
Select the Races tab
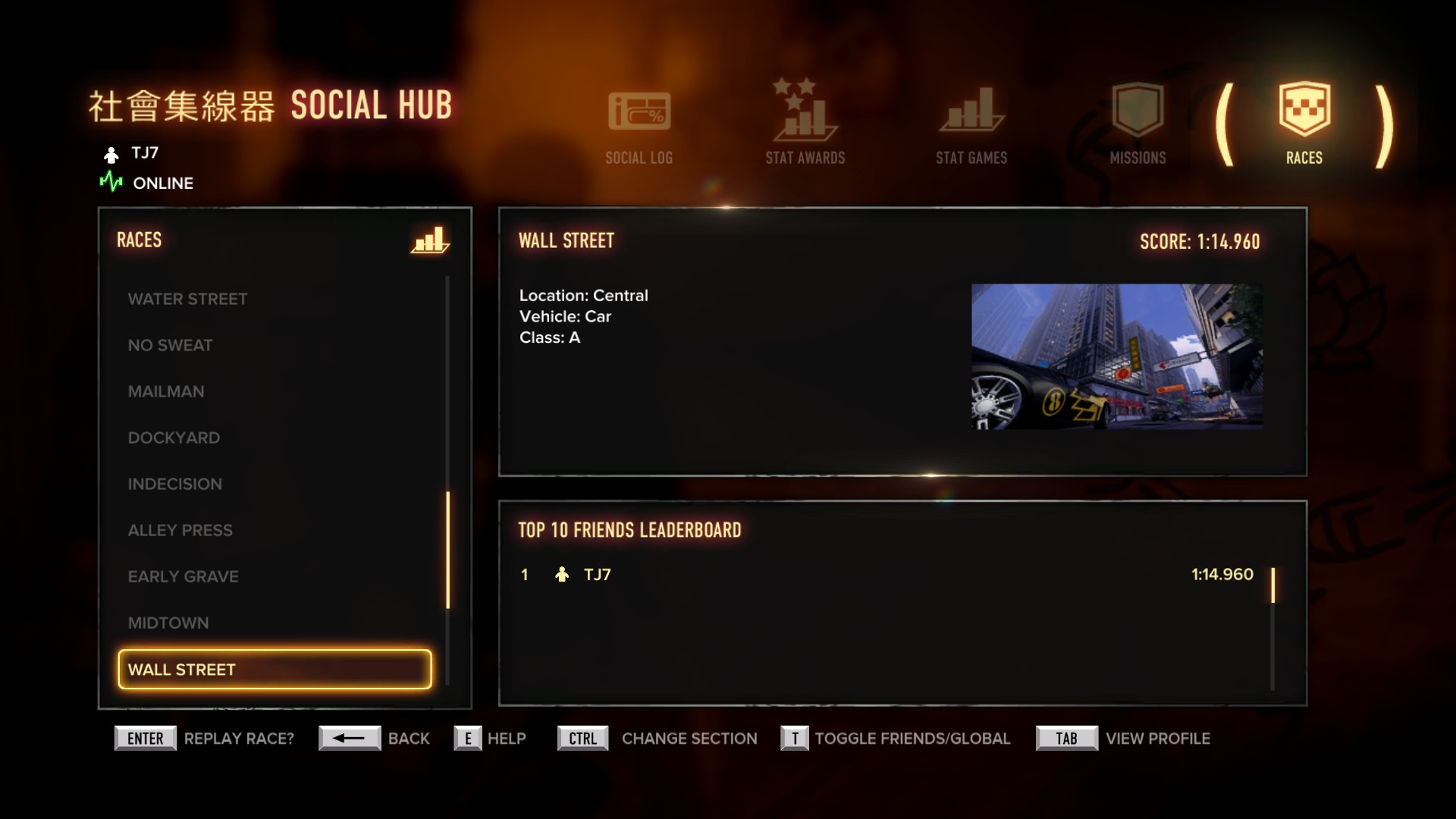1304,124
